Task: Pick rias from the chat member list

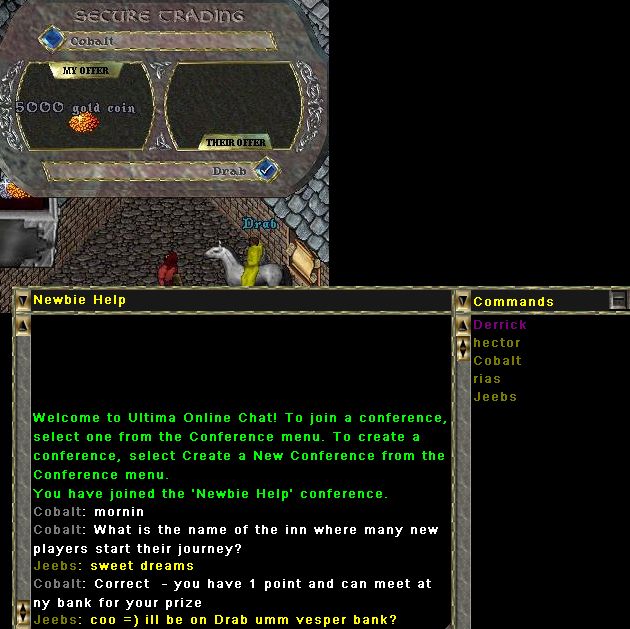Action: pyautogui.click(x=487, y=379)
